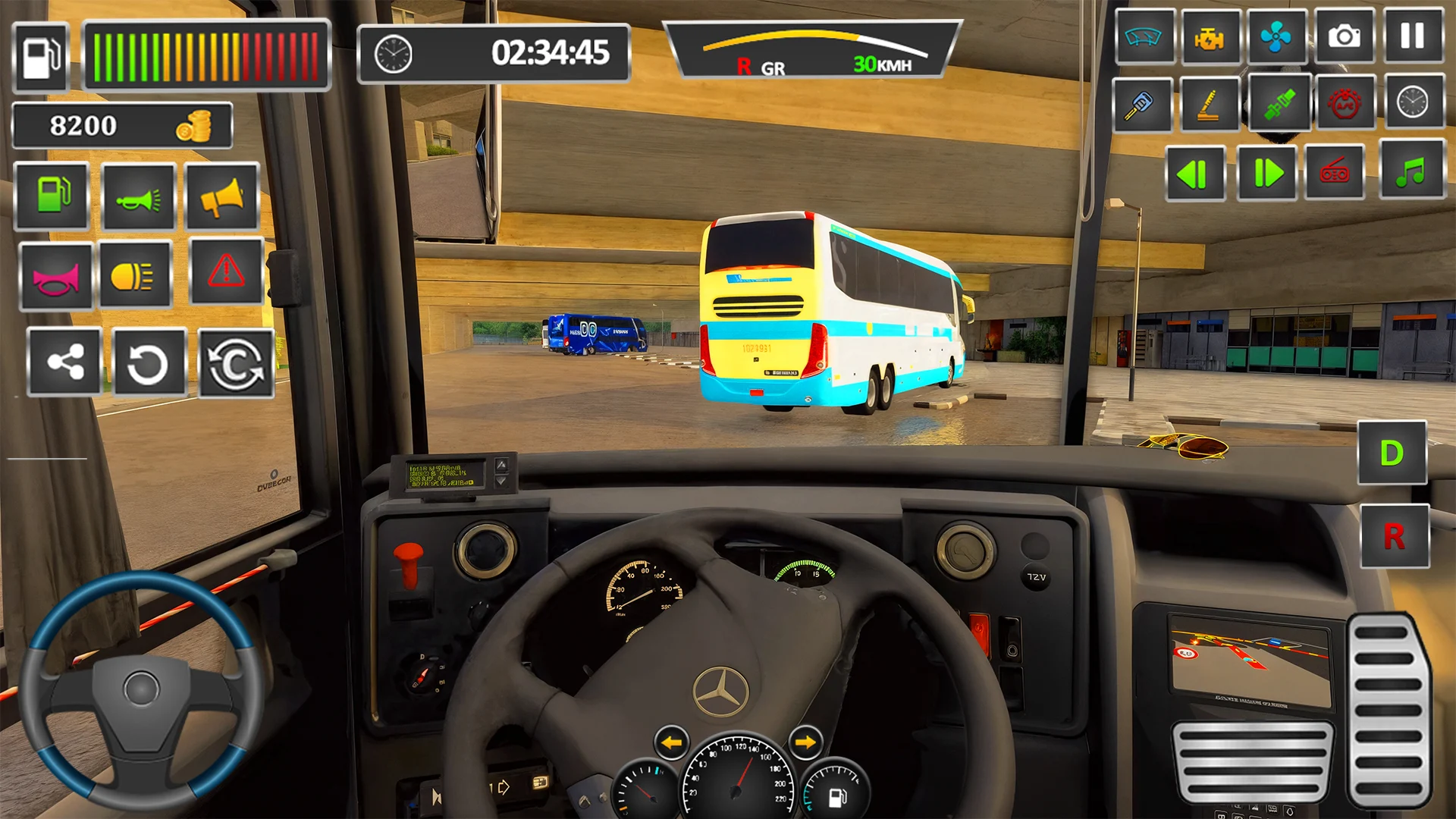This screenshot has width=1456, height=819.
Task: Click the white clock button at right
Action: tap(1412, 102)
